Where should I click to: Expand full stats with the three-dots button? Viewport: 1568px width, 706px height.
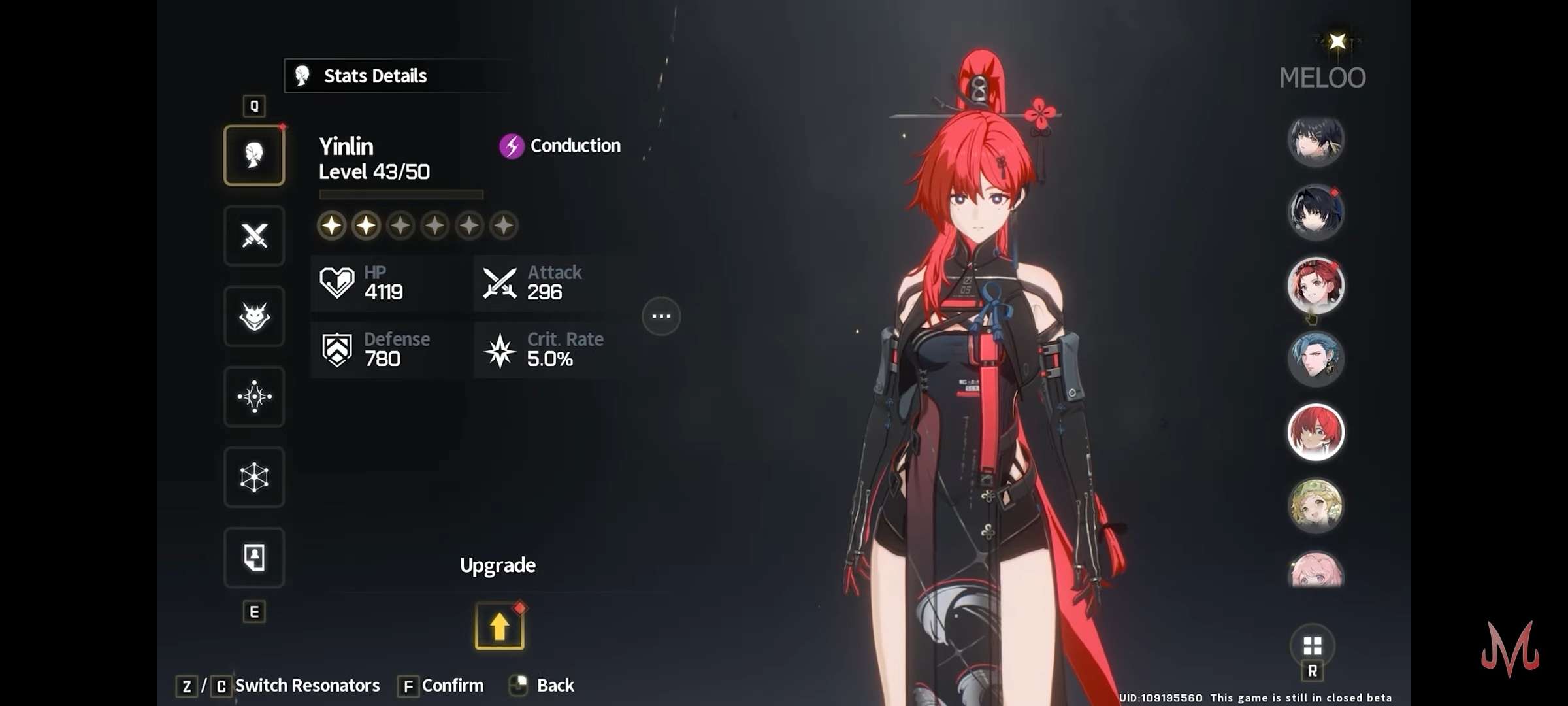(661, 316)
